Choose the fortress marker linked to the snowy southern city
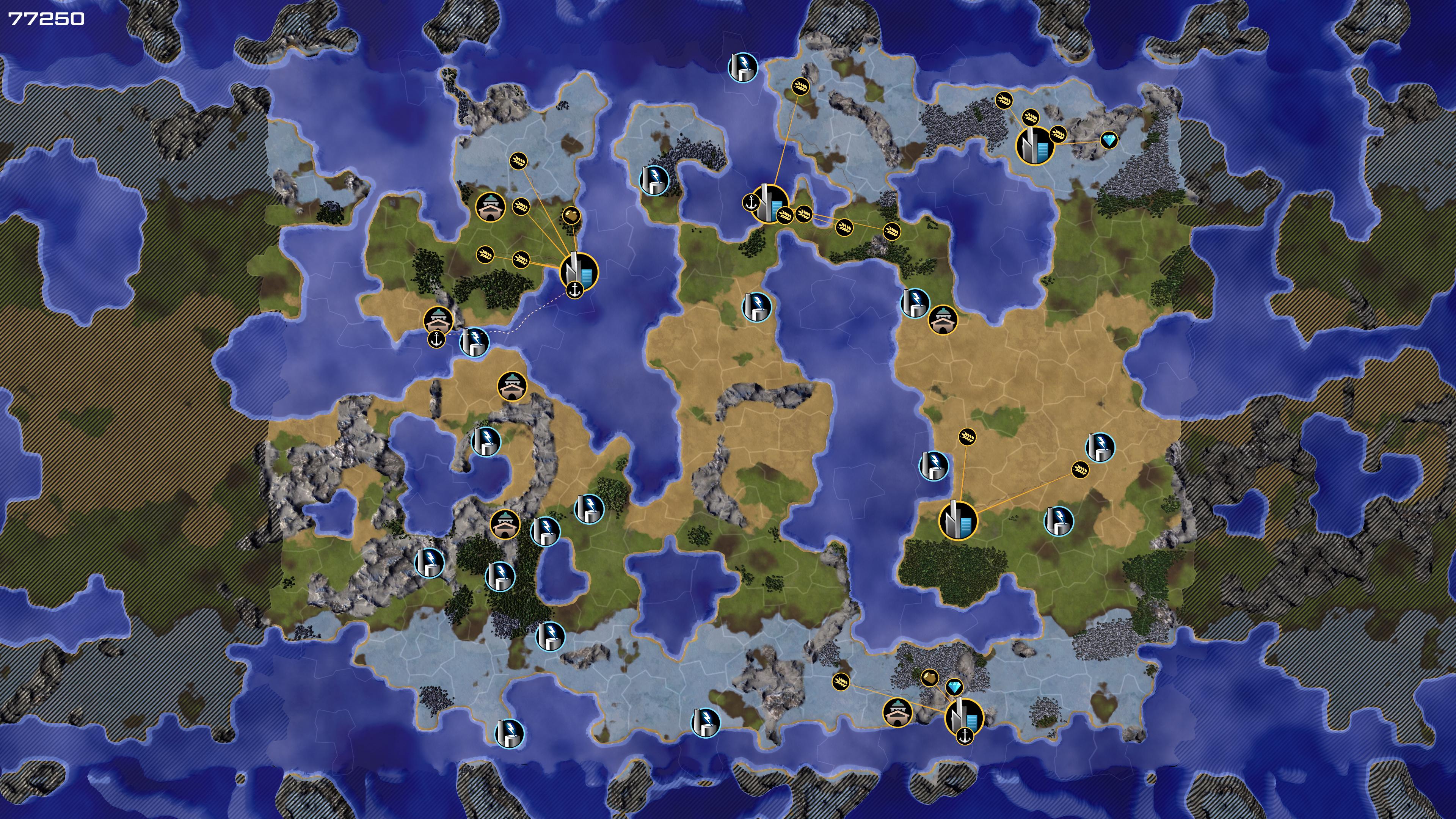1456x819 pixels. coord(897,712)
